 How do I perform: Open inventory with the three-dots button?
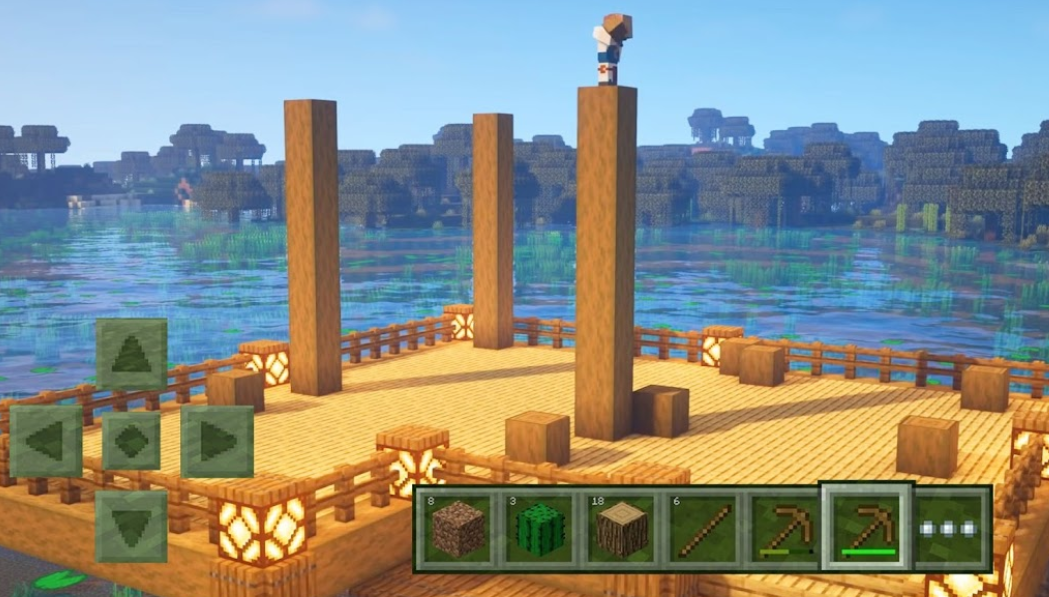coord(950,528)
